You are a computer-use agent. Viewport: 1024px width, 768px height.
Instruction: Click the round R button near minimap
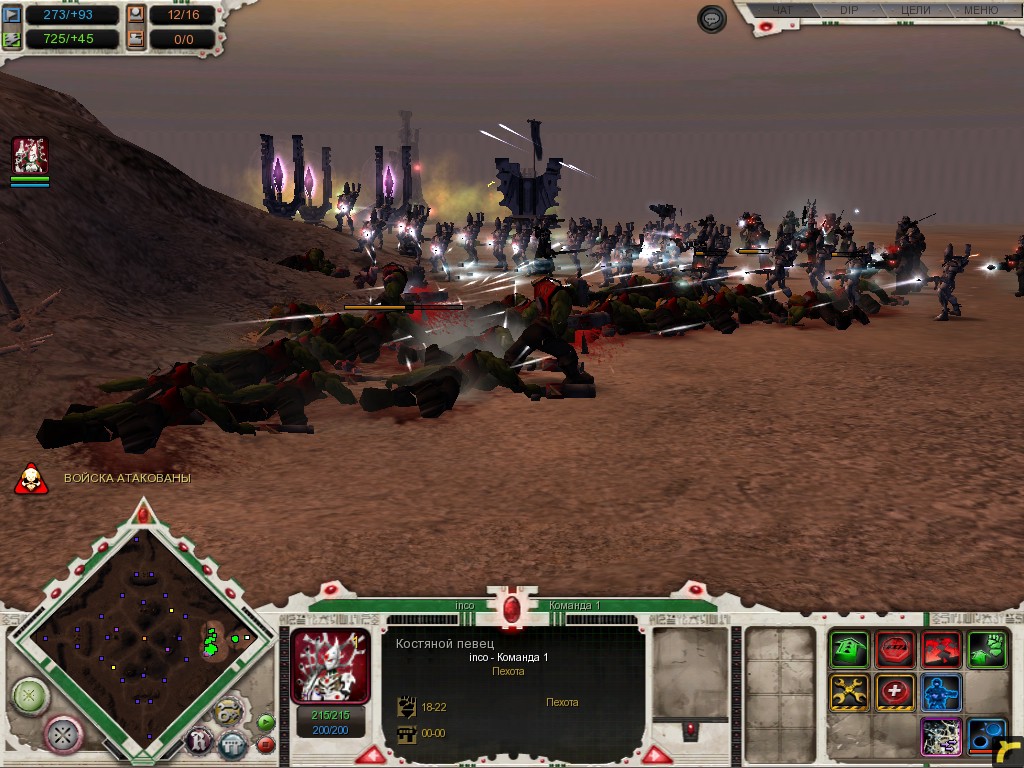(x=198, y=741)
